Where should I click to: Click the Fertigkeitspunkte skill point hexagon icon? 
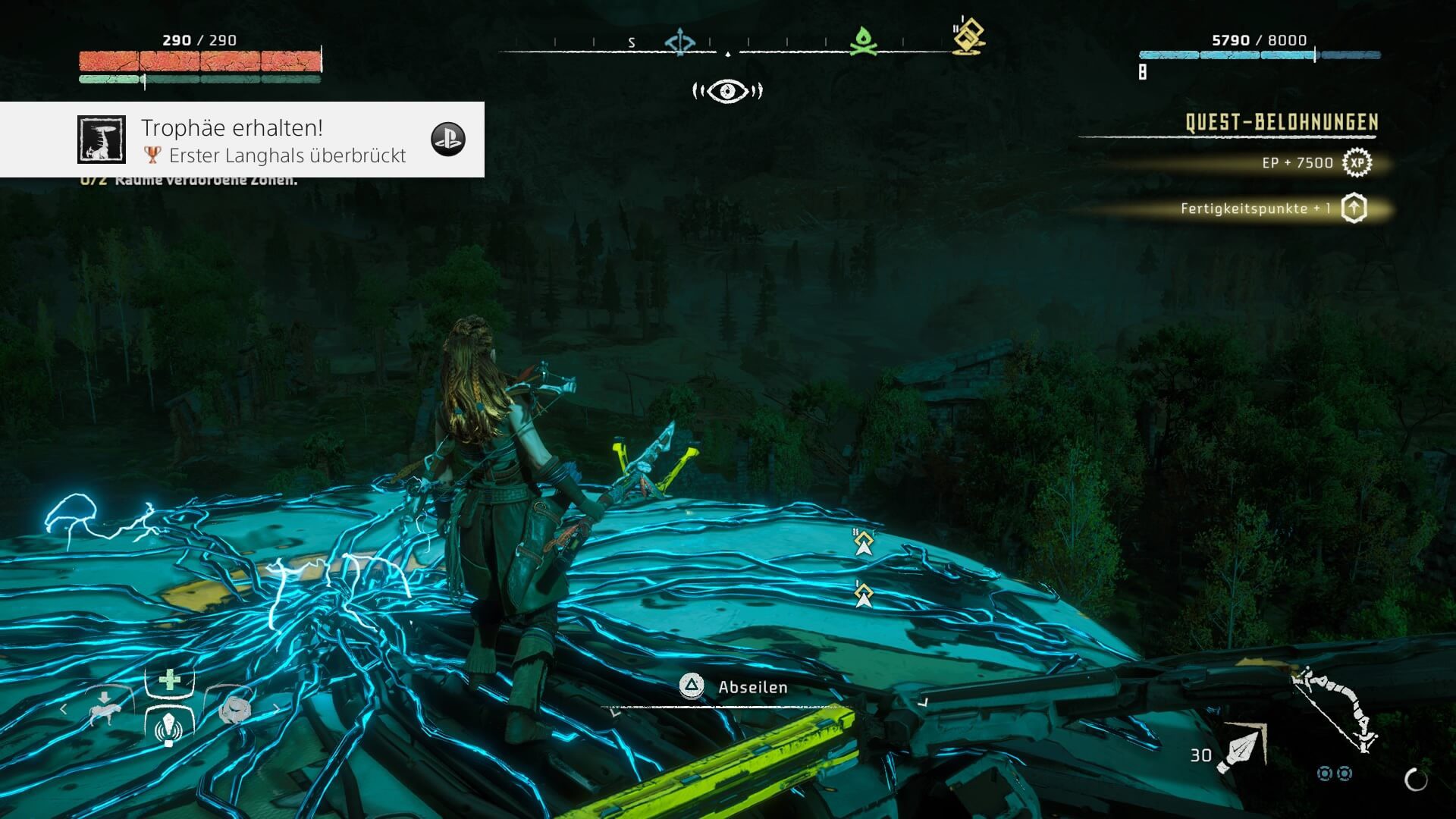1354,209
